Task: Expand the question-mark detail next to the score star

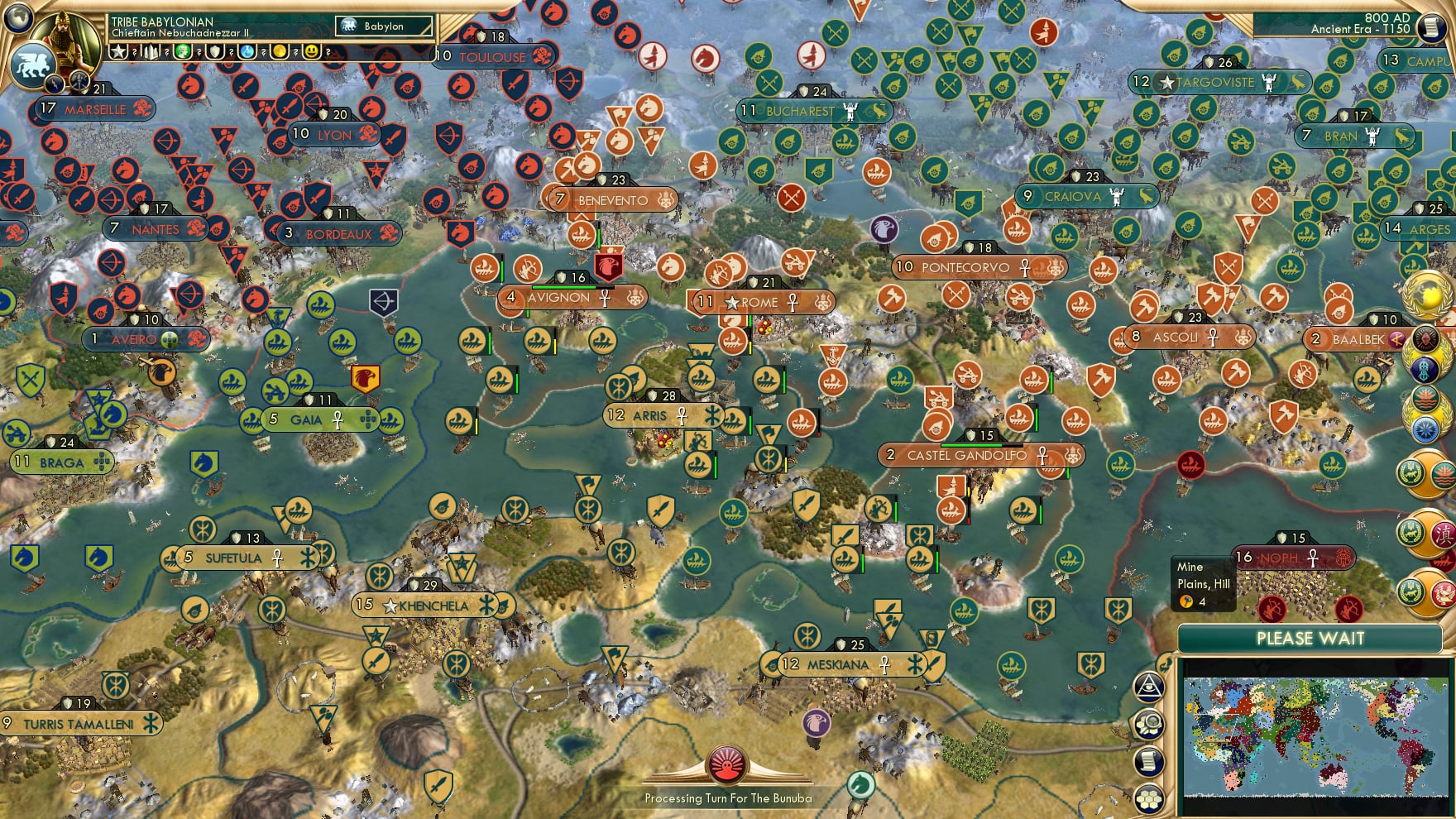Action: click(x=134, y=51)
